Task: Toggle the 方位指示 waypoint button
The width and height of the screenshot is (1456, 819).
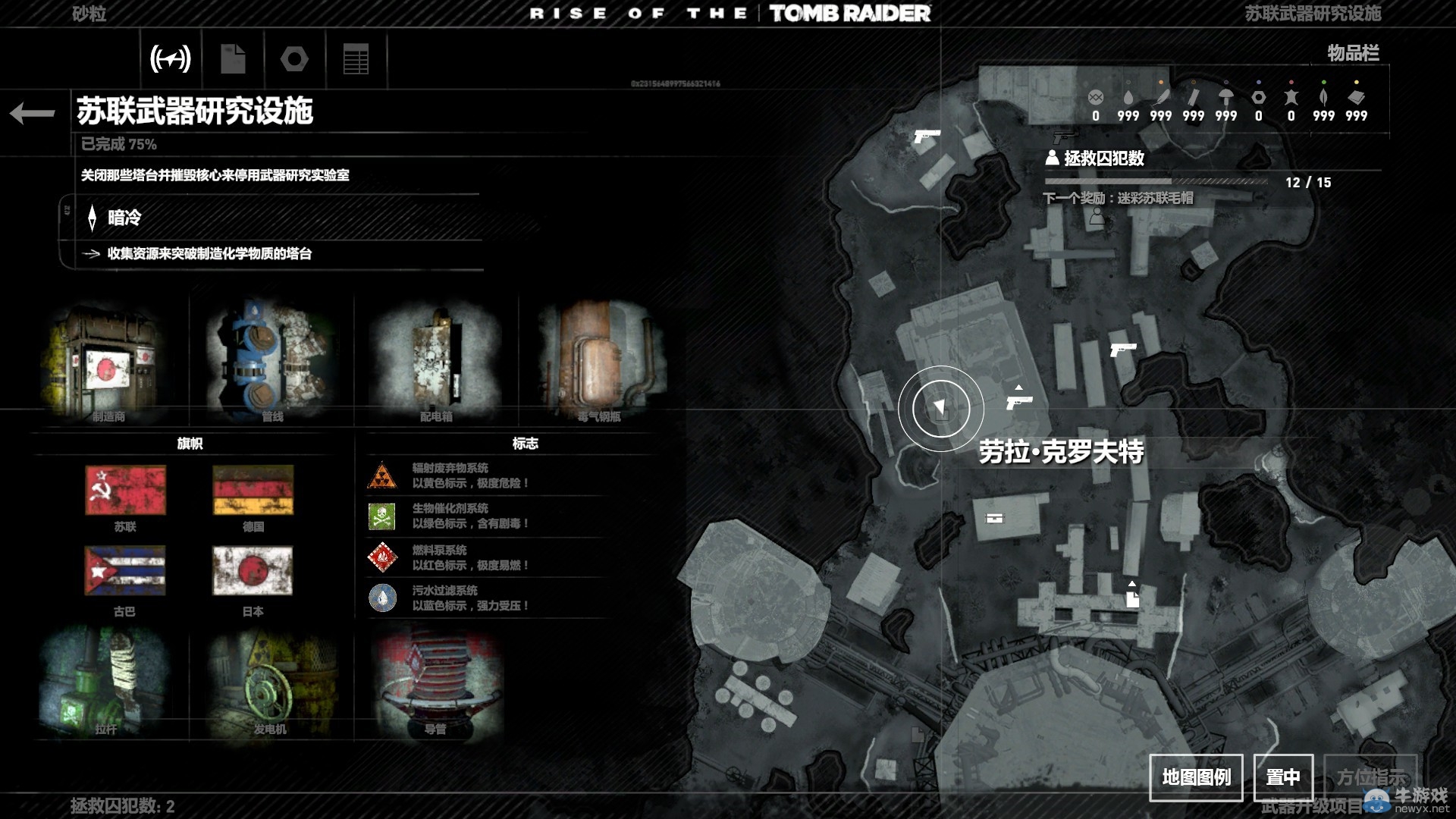Action: click(x=1370, y=777)
